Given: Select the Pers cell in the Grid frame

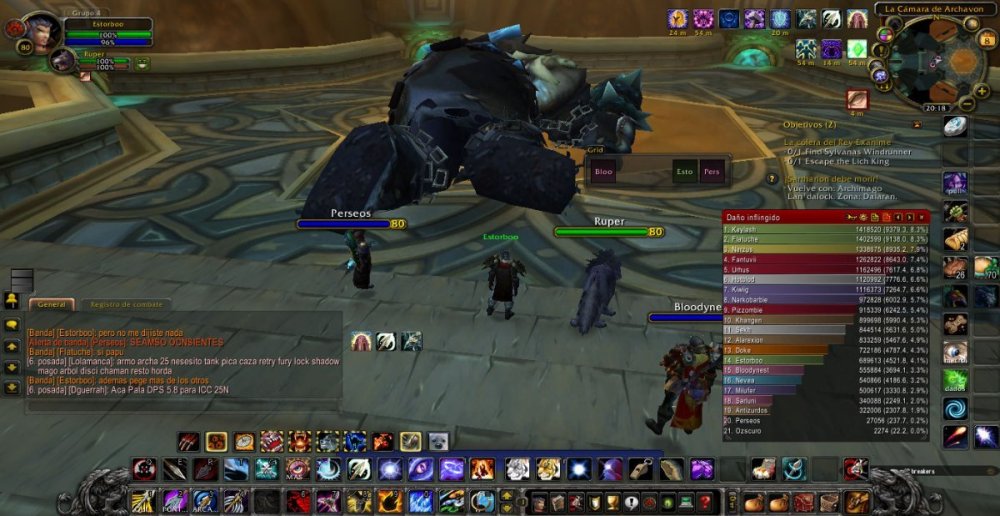Looking at the screenshot, I should tap(712, 171).
